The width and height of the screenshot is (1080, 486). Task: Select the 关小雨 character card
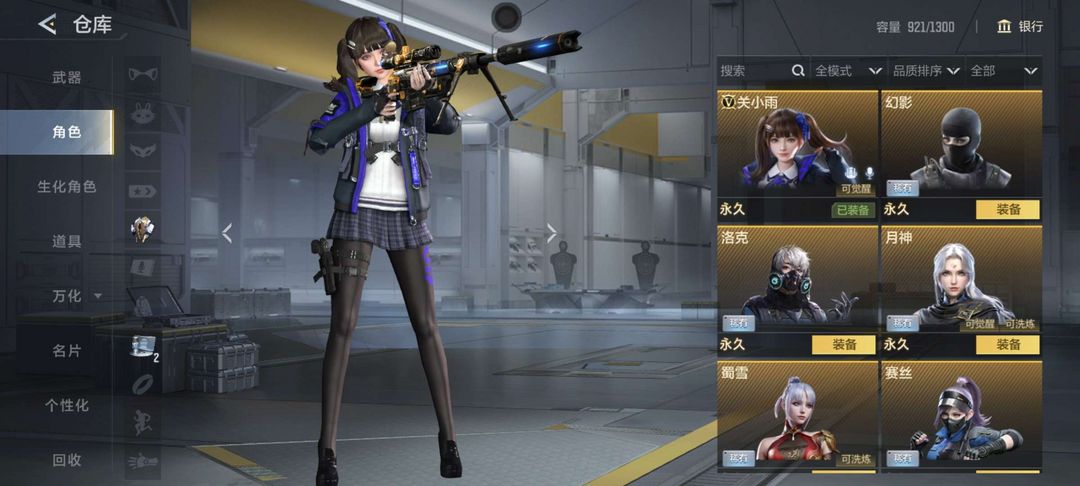tap(796, 145)
